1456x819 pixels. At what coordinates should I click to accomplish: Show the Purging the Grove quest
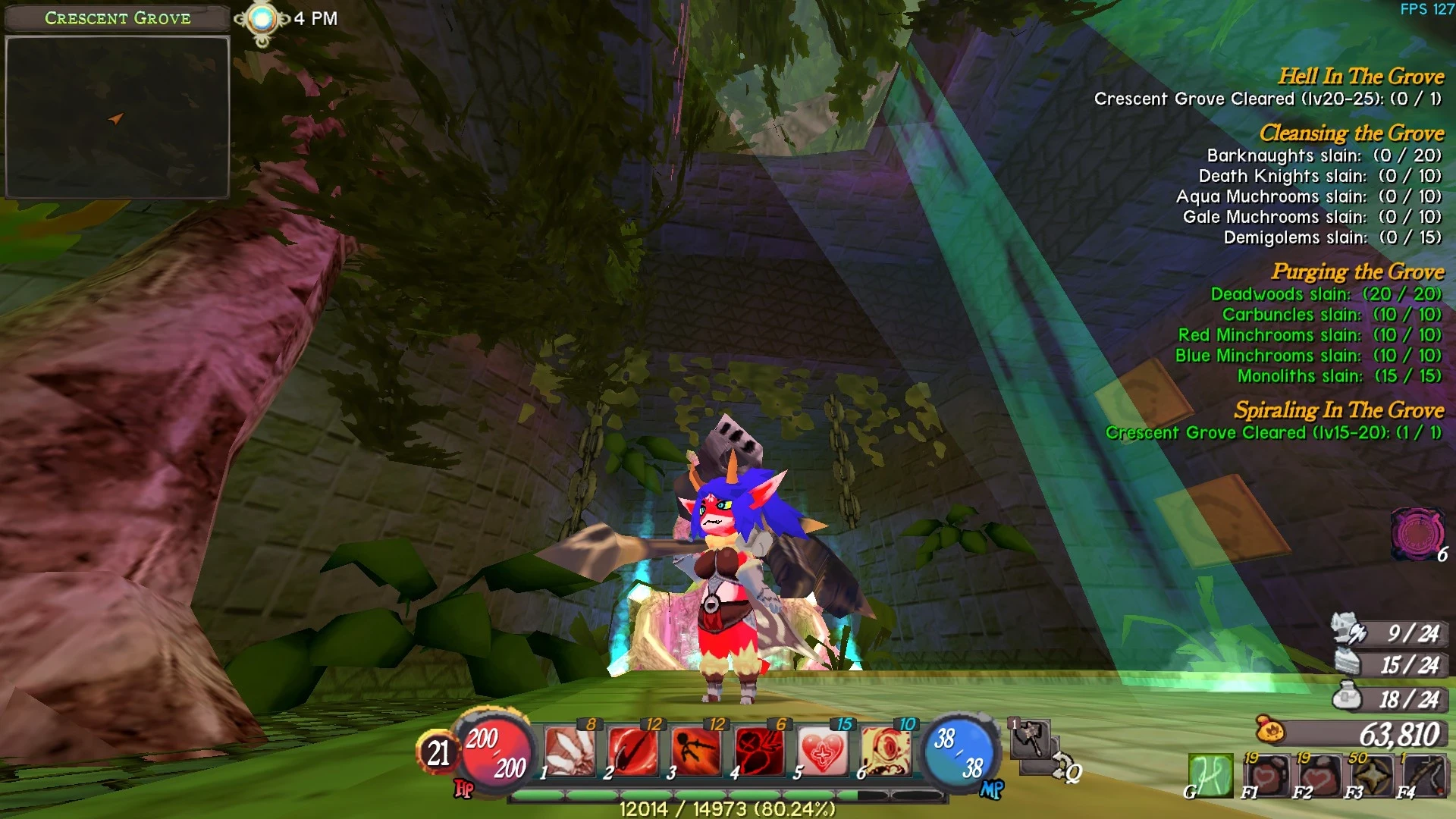1357,271
